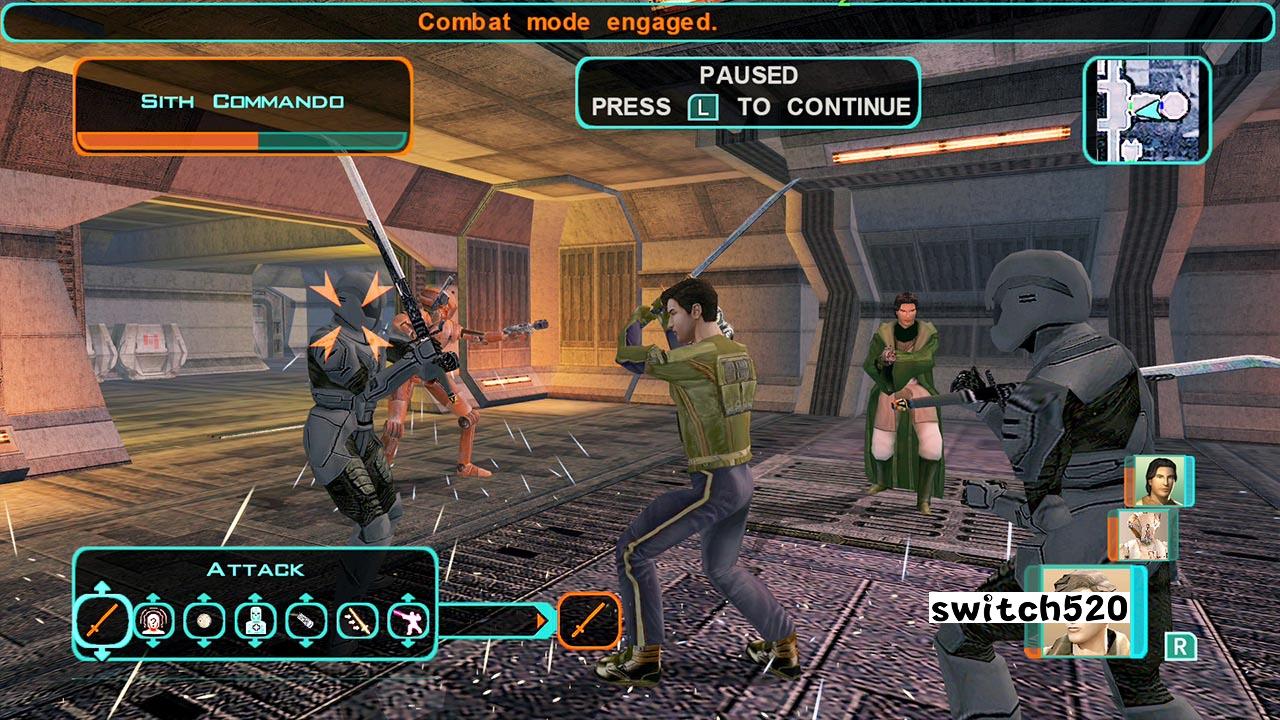Select the orange sword Attack action

102,621
